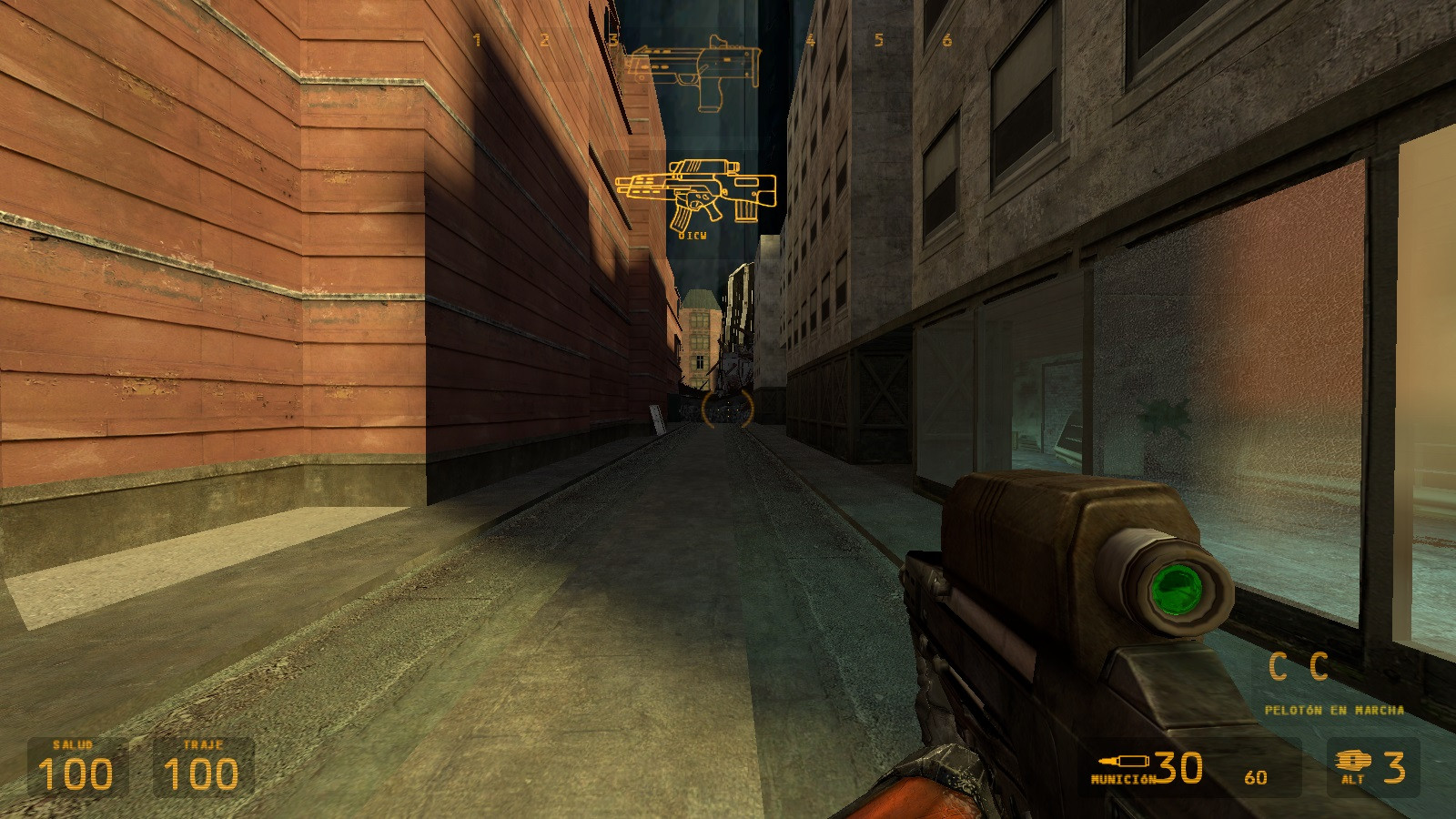Toggle weapon slot 2 open
The width and height of the screenshot is (1456, 819).
point(543,39)
